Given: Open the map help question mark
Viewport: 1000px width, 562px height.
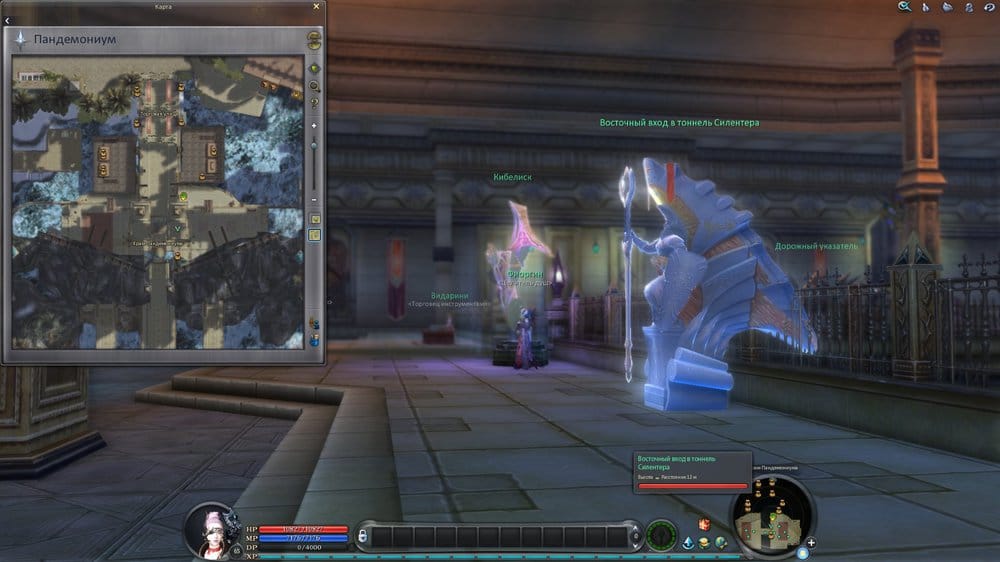Looking at the screenshot, I should pyautogui.click(x=314, y=103).
